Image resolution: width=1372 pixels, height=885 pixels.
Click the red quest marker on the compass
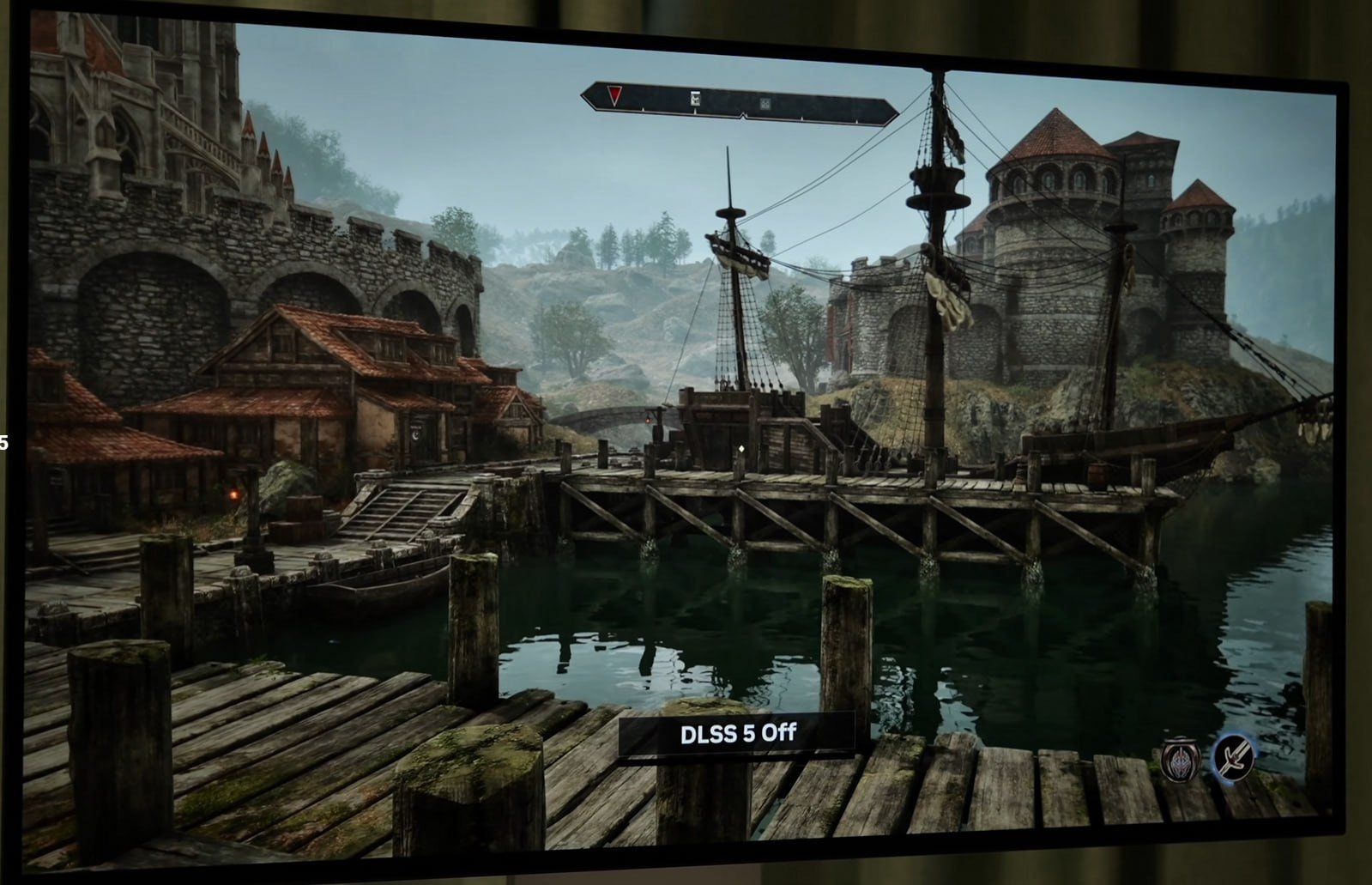coord(613,94)
